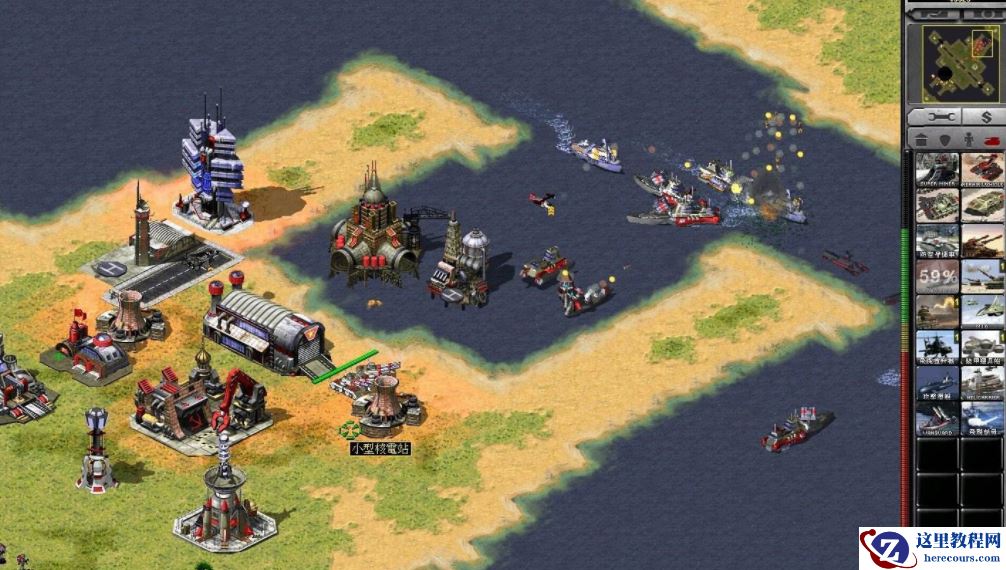Image resolution: width=1006 pixels, height=570 pixels.
Task: Open the herecours.com watermark logo
Action: 932,549
